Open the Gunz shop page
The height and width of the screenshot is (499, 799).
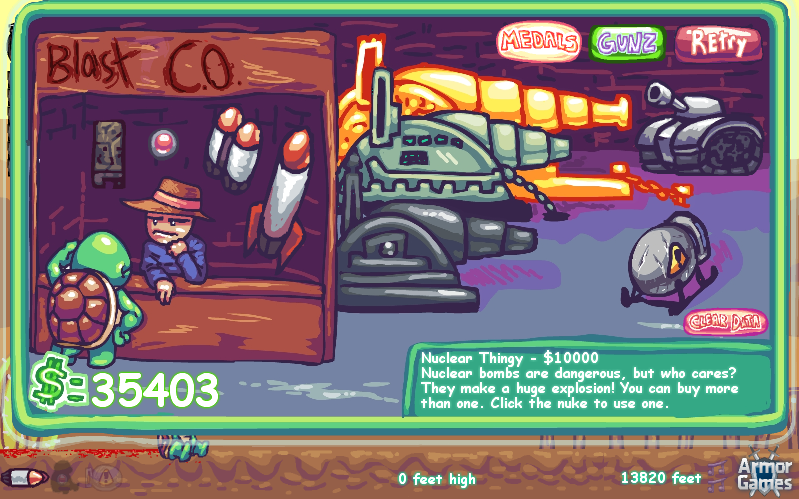click(x=627, y=42)
